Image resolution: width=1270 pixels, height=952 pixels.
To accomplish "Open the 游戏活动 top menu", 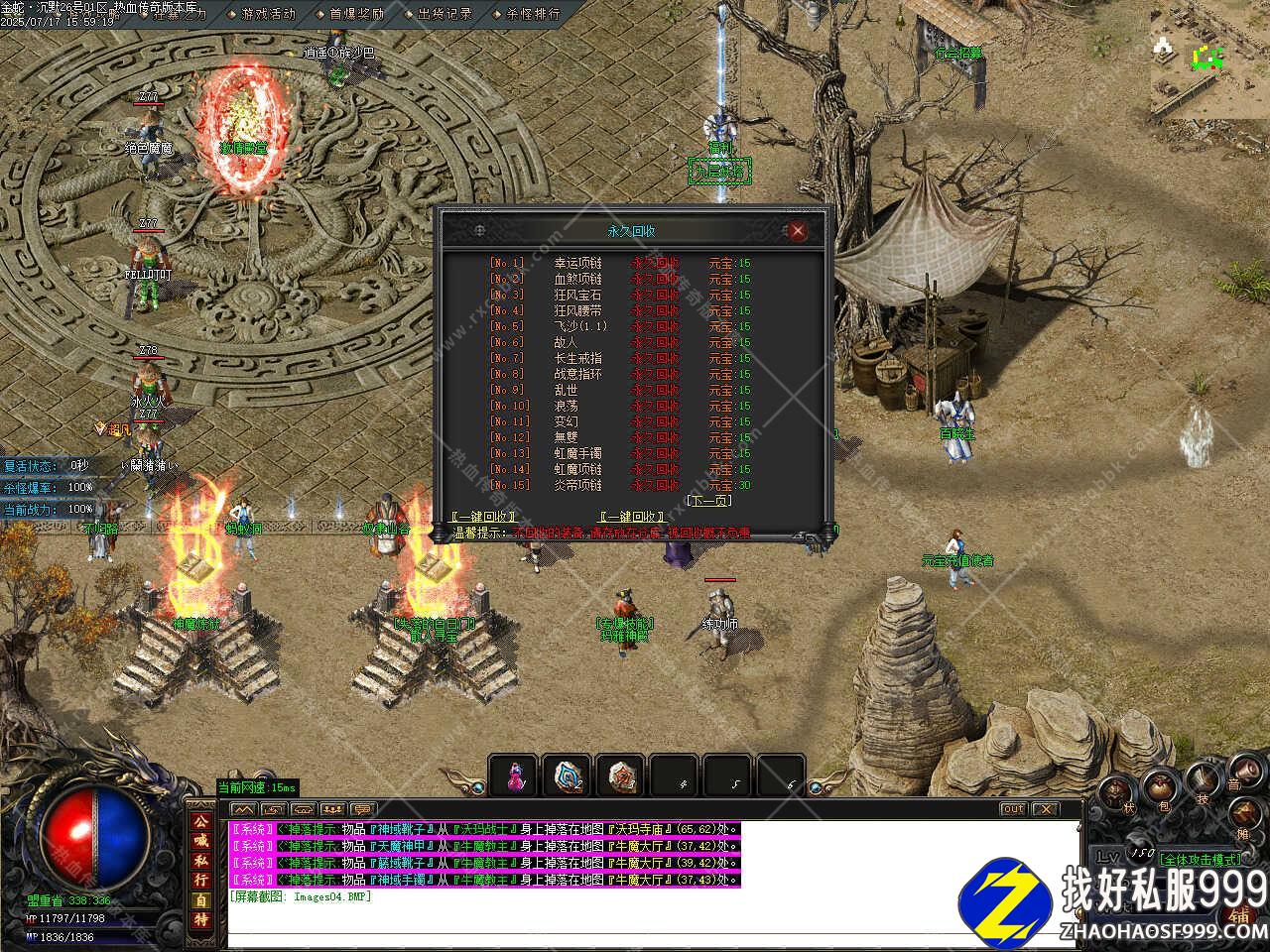I will point(268,14).
